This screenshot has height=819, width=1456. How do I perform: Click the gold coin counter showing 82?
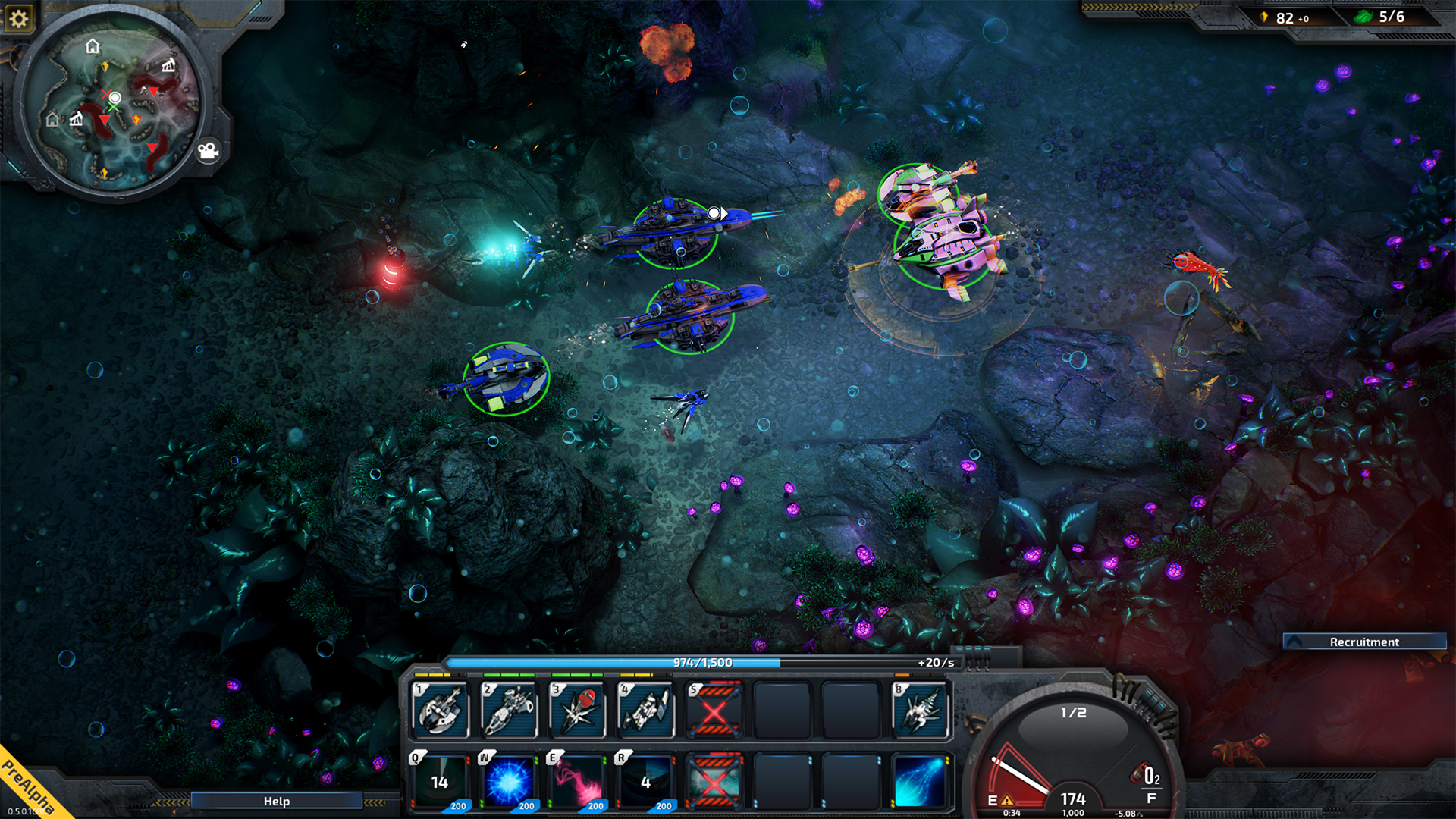click(1285, 18)
